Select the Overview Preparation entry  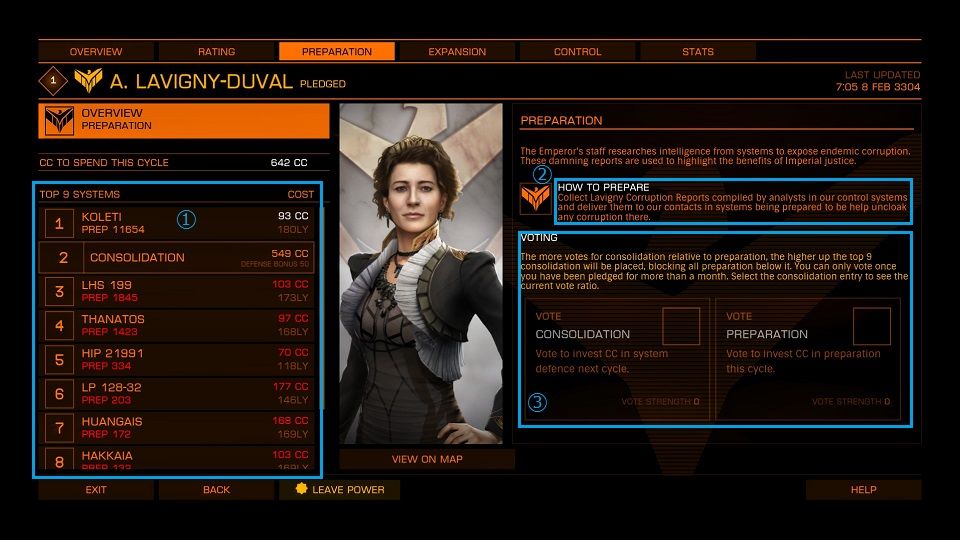pyautogui.click(x=184, y=120)
